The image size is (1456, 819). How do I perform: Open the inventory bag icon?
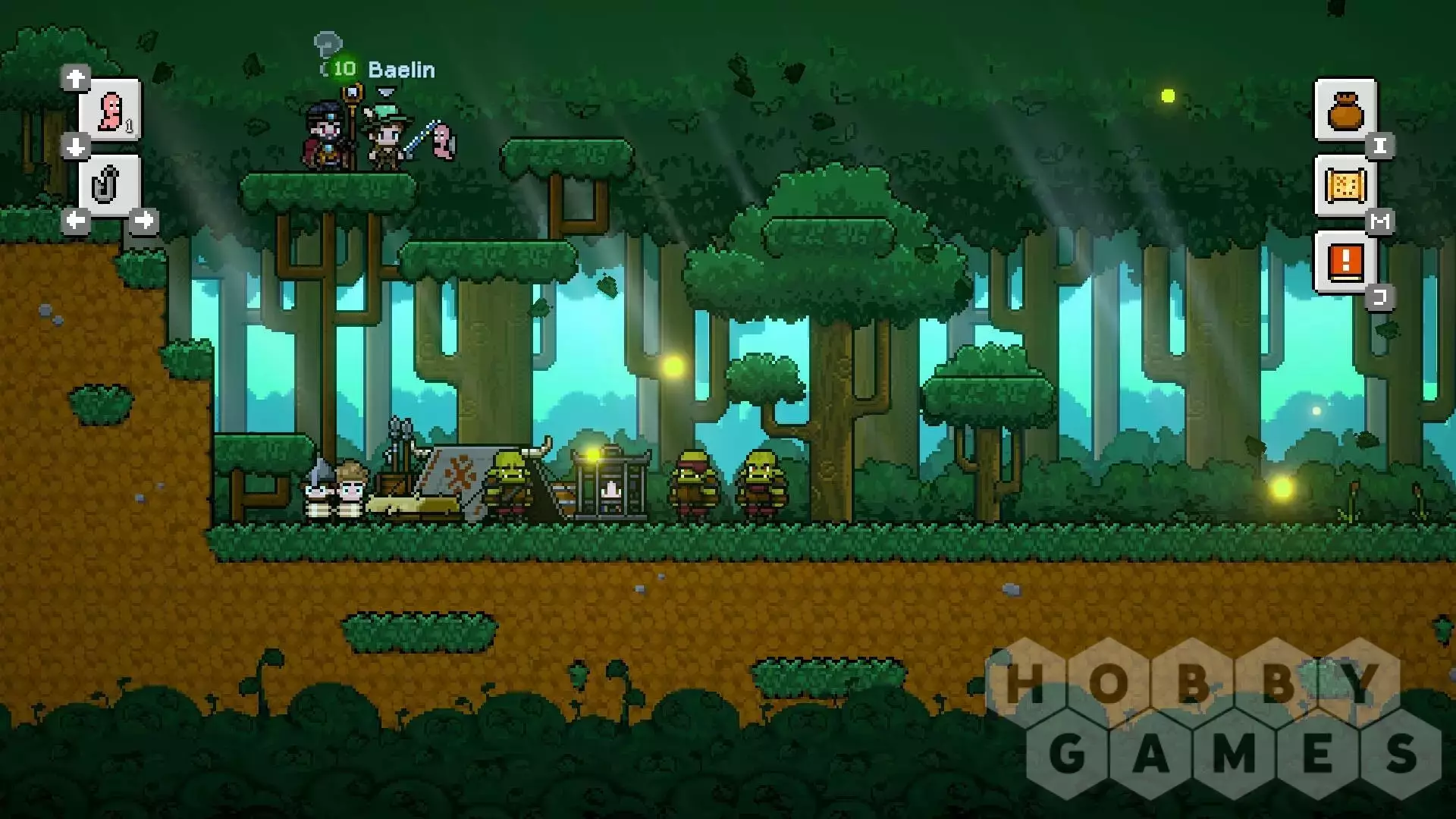point(1345,111)
